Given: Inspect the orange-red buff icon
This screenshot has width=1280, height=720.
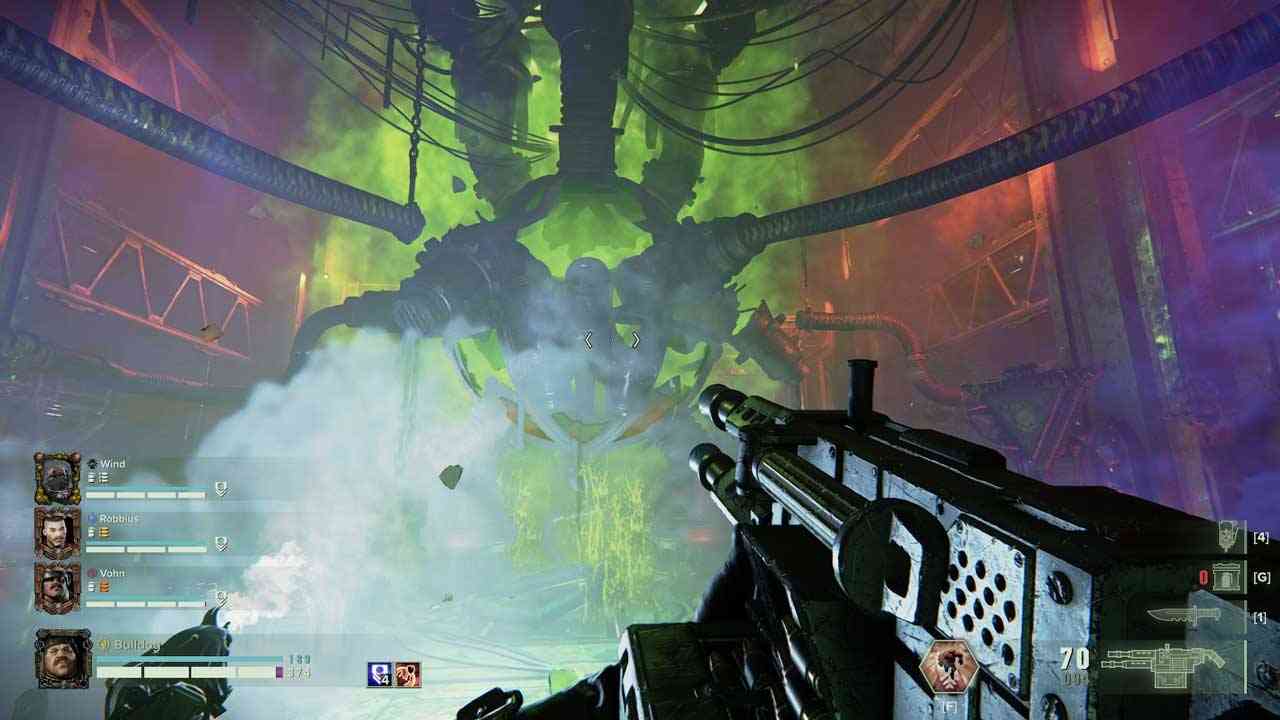Looking at the screenshot, I should click(x=408, y=675).
